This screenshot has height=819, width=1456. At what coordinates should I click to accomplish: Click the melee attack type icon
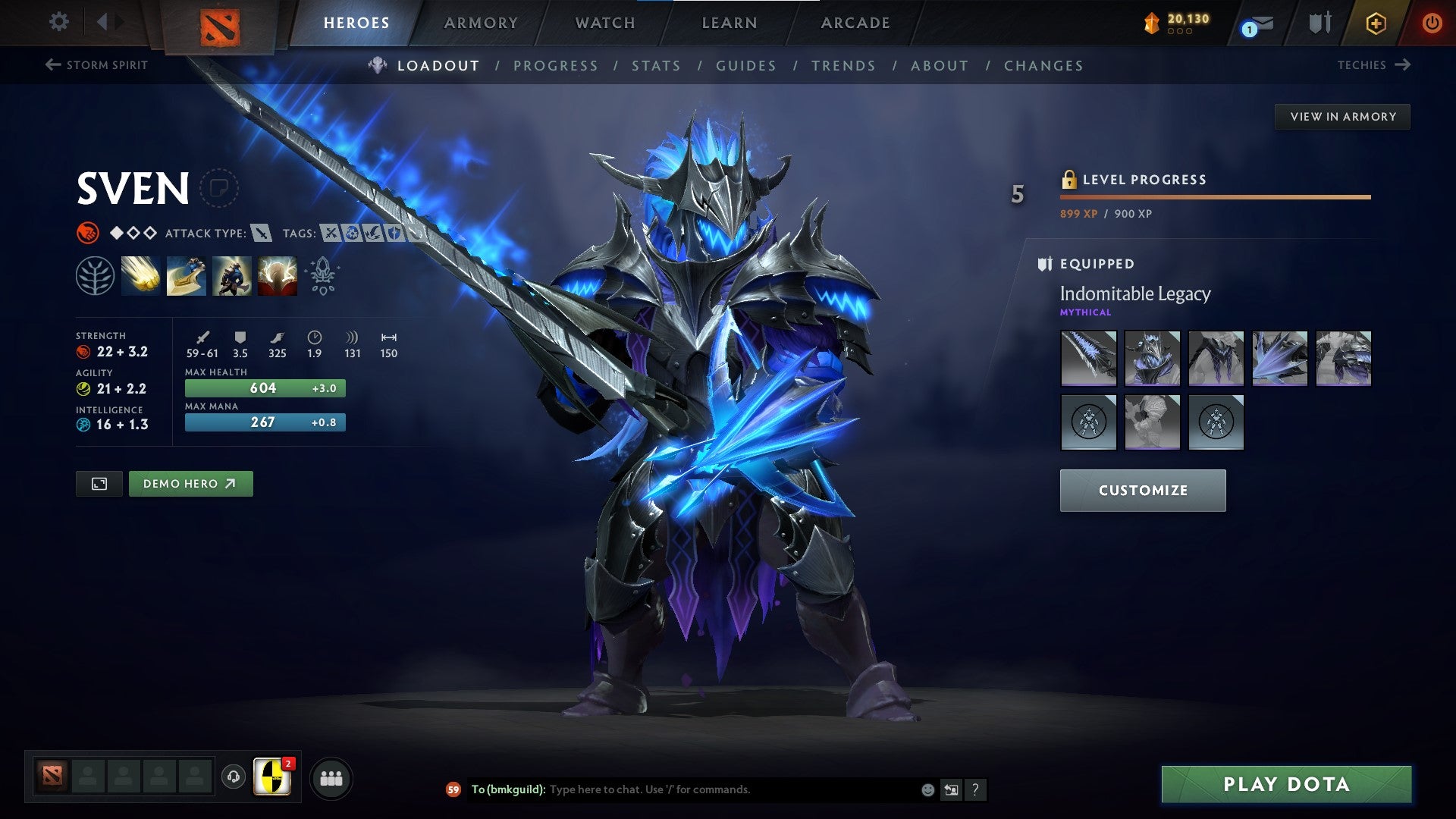click(261, 234)
